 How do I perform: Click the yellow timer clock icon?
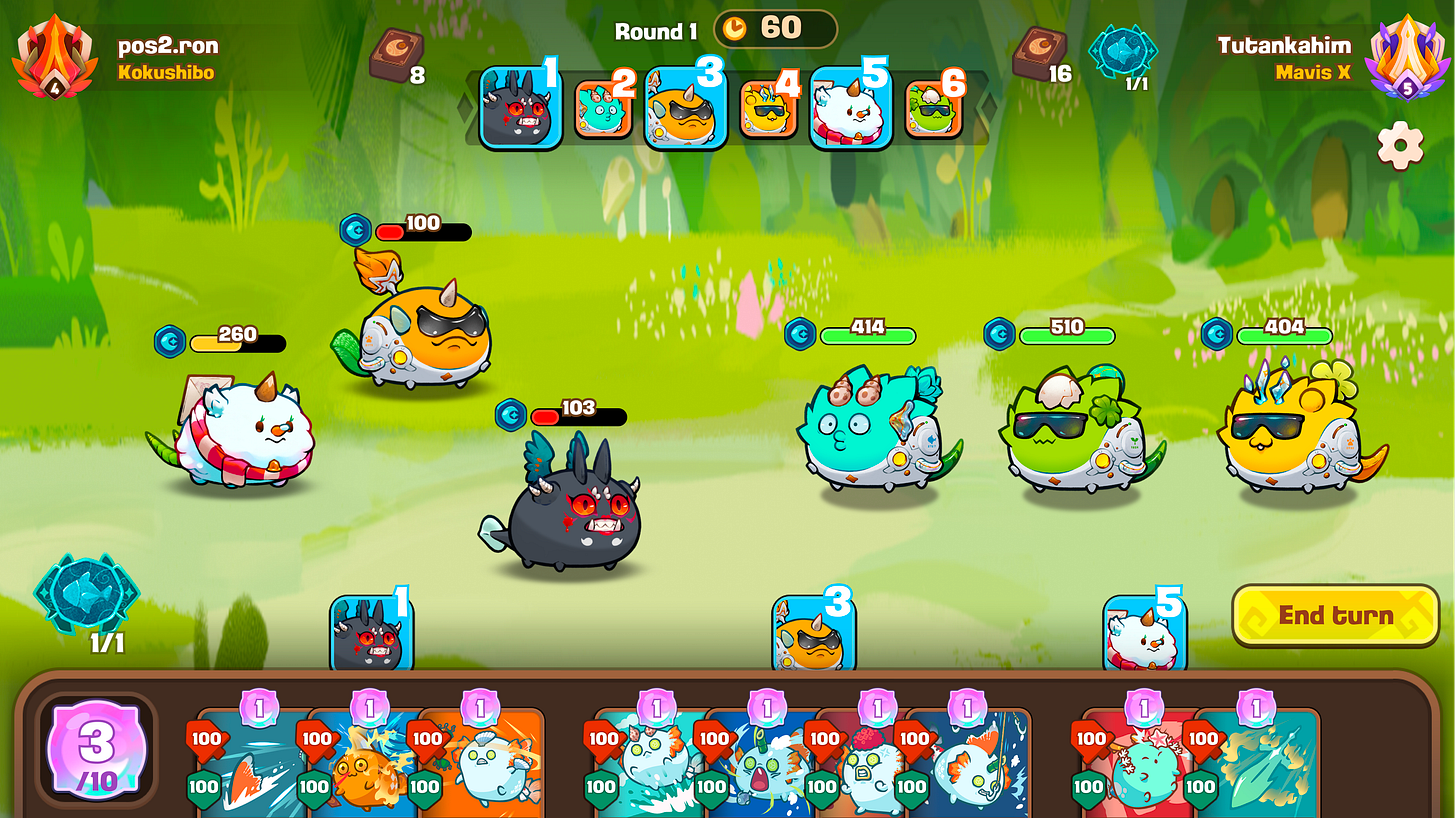(x=737, y=28)
